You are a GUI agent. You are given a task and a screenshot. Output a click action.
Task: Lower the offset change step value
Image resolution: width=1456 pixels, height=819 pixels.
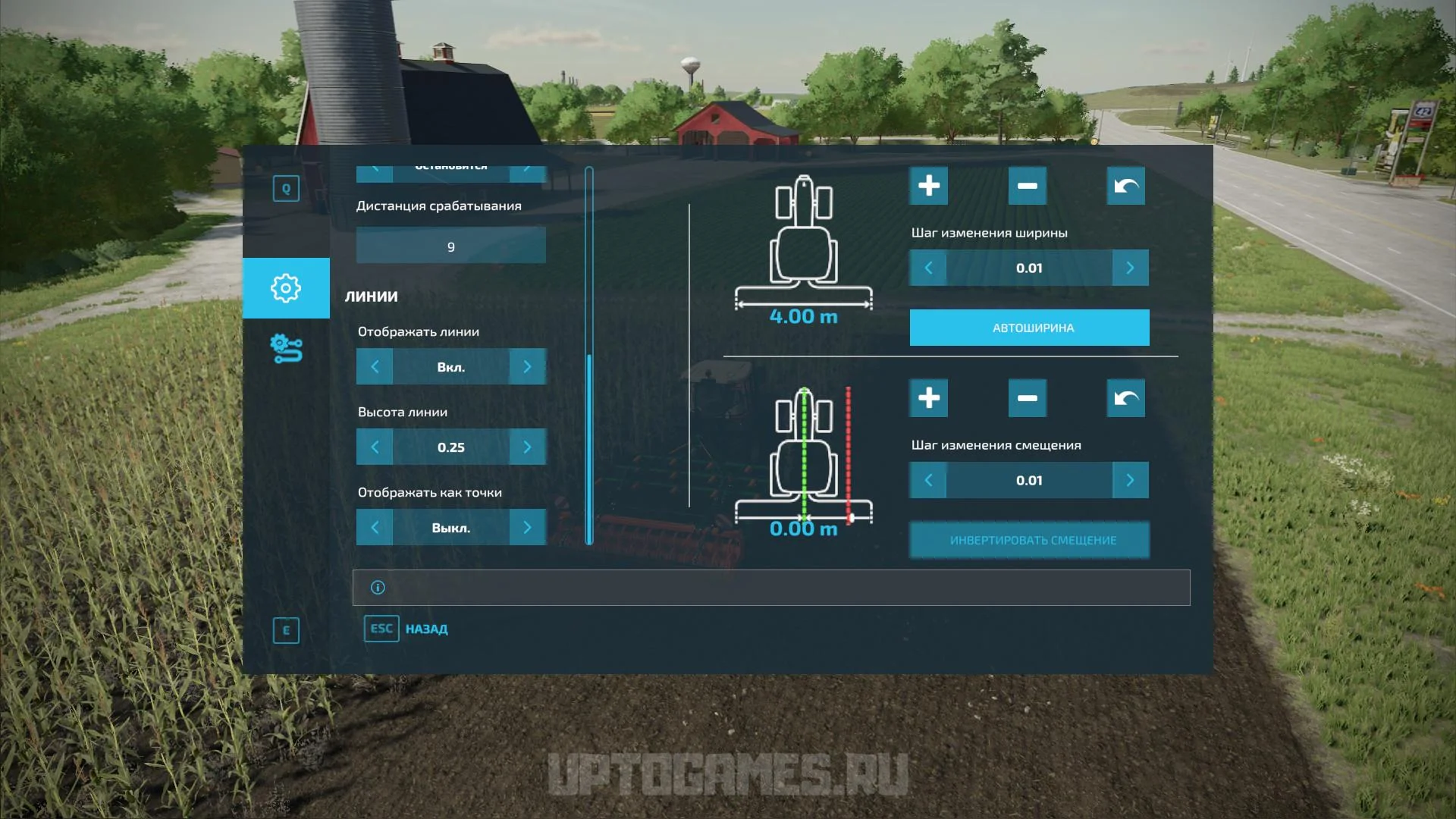tap(928, 480)
